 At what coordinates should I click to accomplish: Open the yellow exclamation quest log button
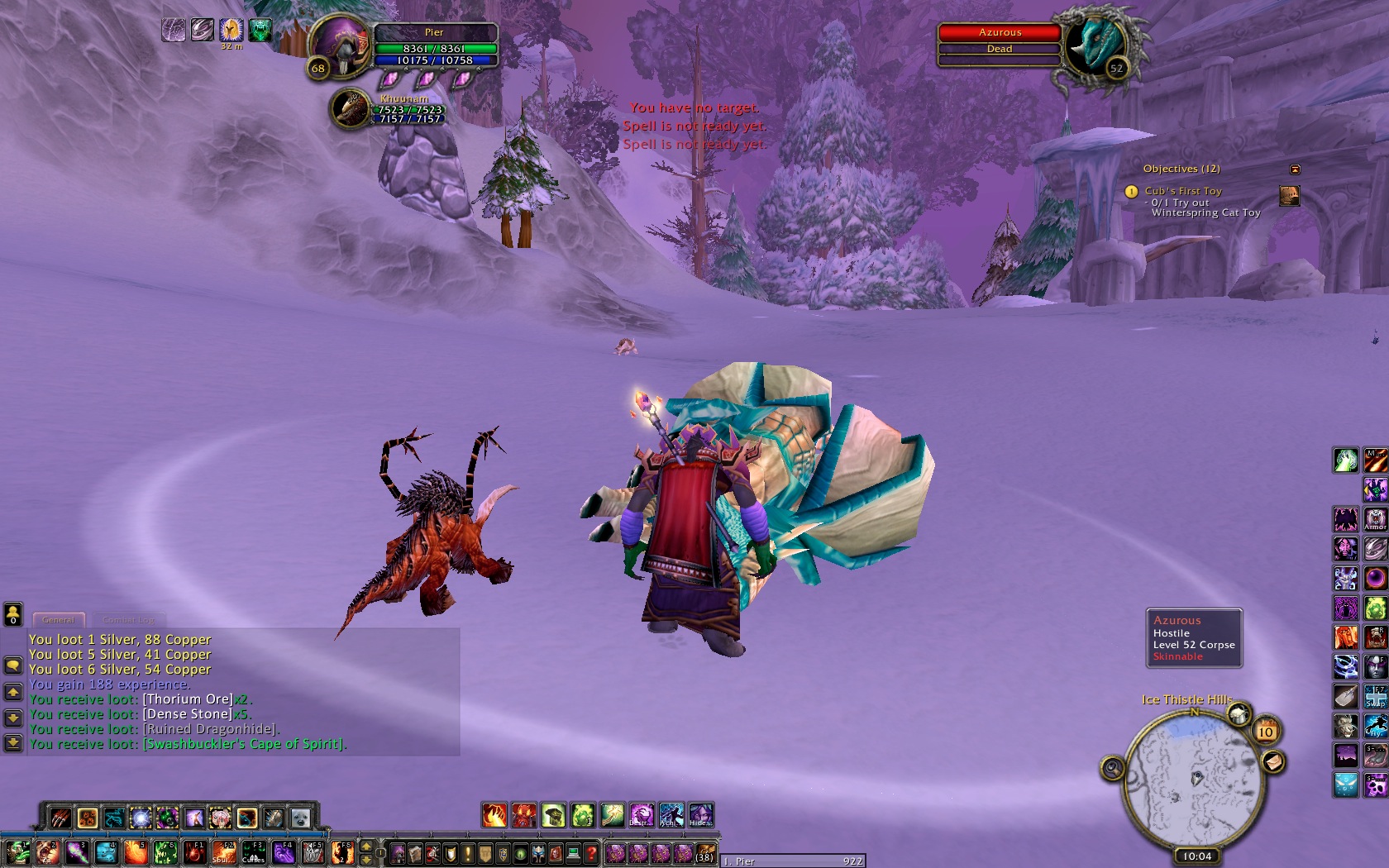pos(468,853)
